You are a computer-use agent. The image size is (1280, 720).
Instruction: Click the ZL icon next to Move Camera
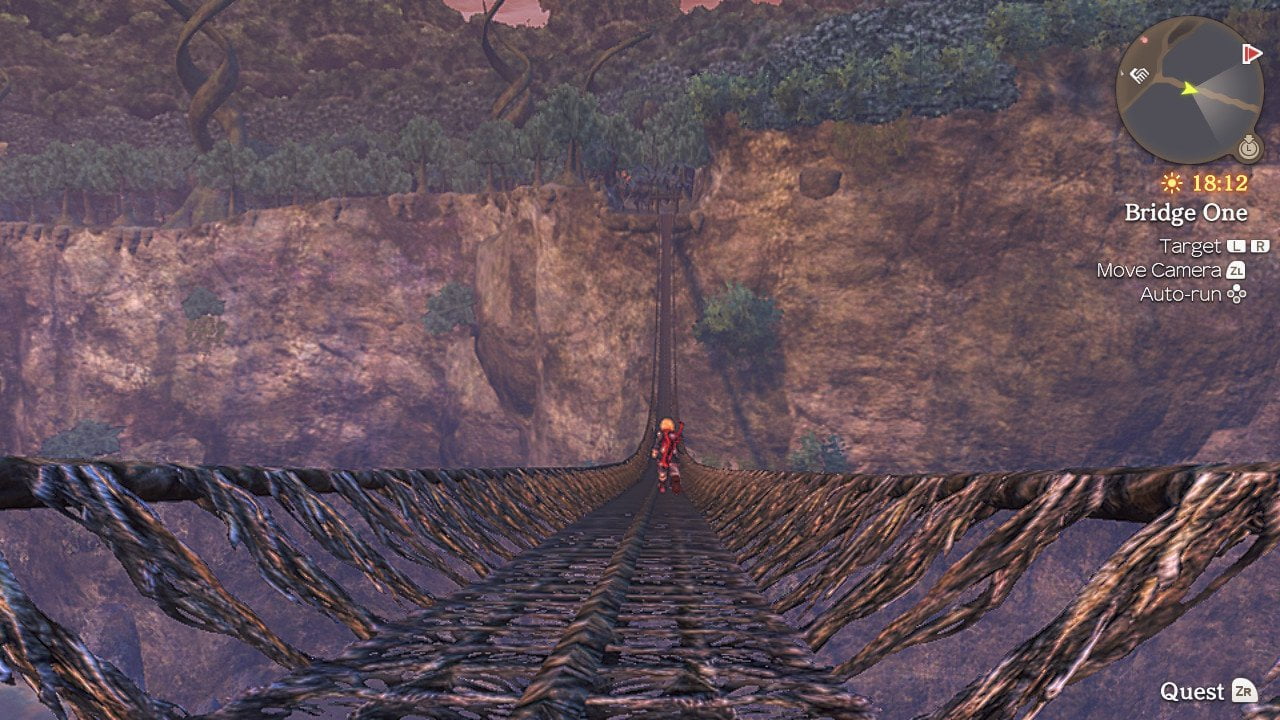(x=1237, y=270)
